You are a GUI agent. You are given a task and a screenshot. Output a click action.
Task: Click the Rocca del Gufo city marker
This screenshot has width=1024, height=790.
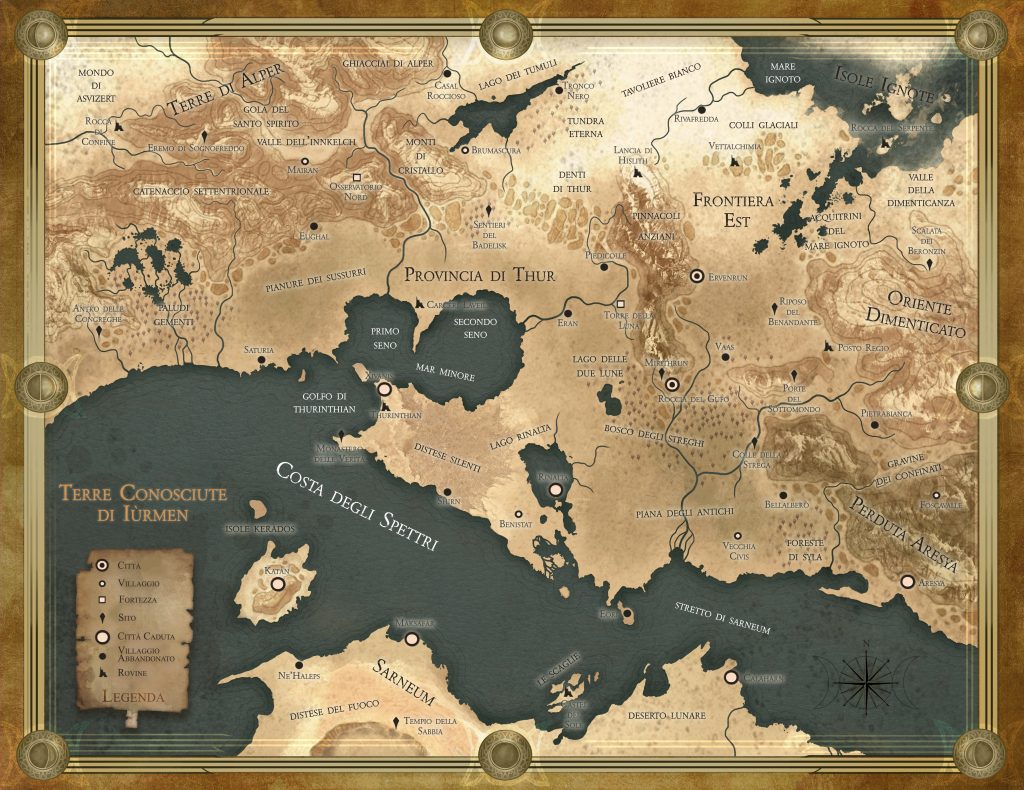point(672,384)
